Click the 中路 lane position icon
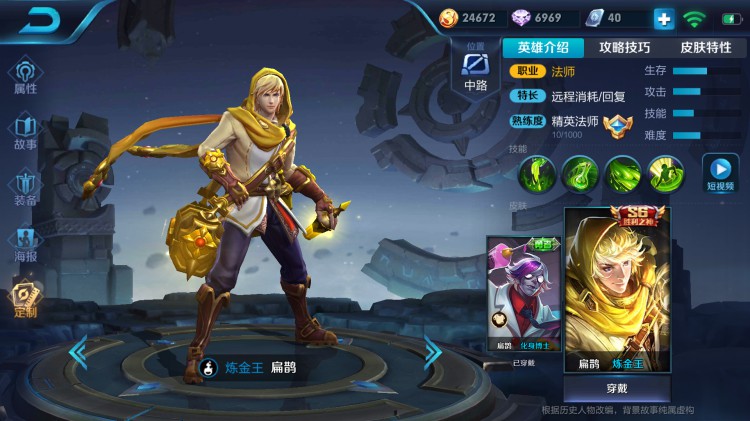 [476, 70]
